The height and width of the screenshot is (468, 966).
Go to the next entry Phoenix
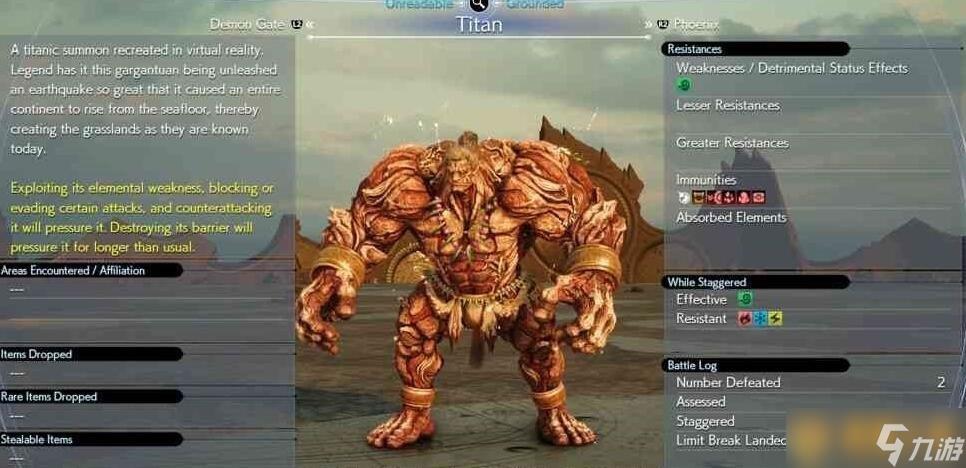[x=696, y=24]
